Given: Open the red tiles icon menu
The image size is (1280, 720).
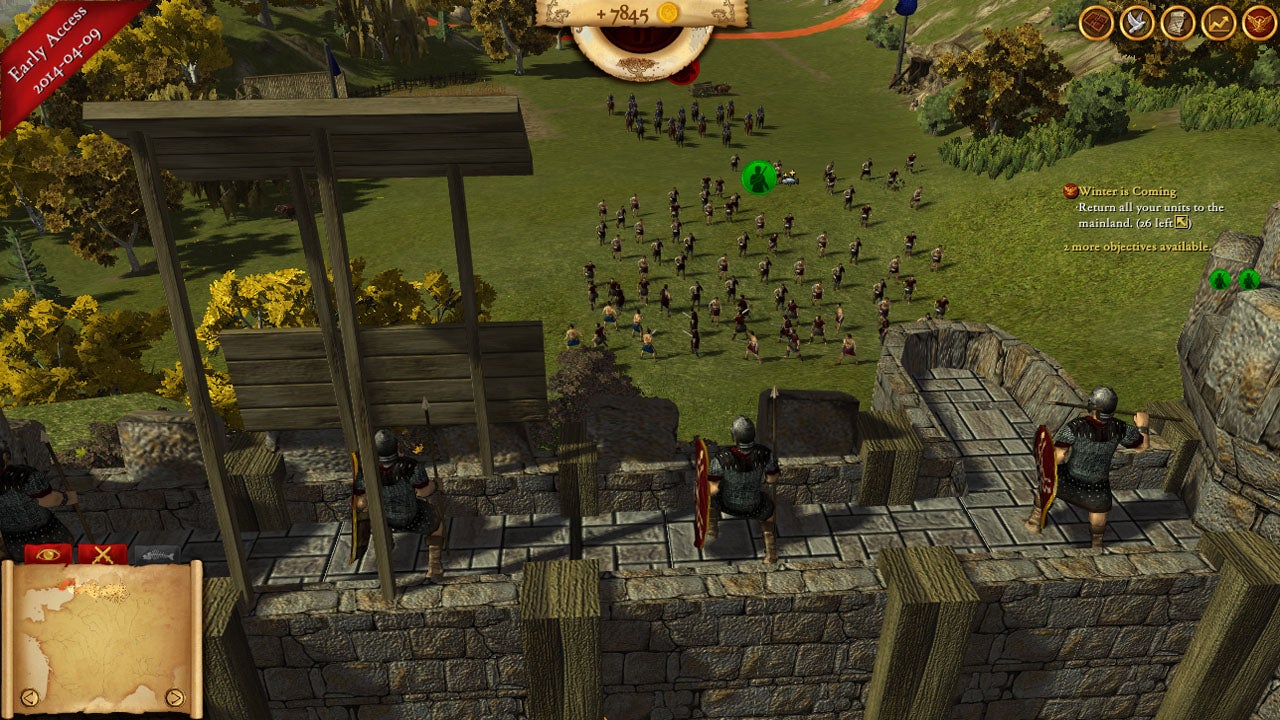Looking at the screenshot, I should click(1097, 23).
